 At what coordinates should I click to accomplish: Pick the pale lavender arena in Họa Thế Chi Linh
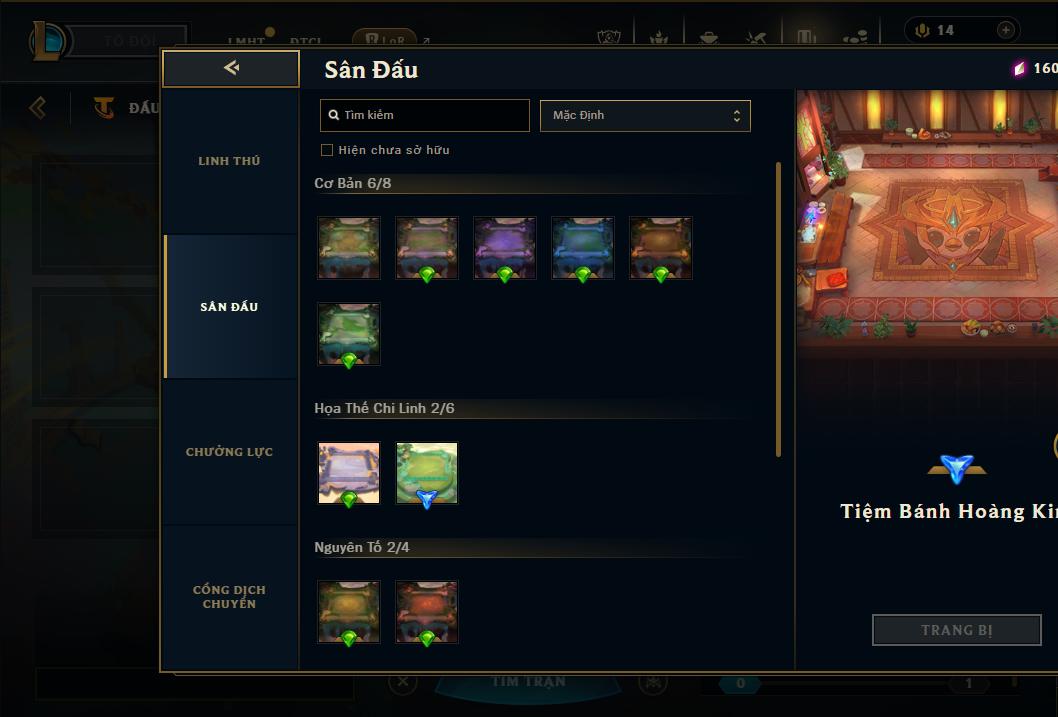[349, 472]
